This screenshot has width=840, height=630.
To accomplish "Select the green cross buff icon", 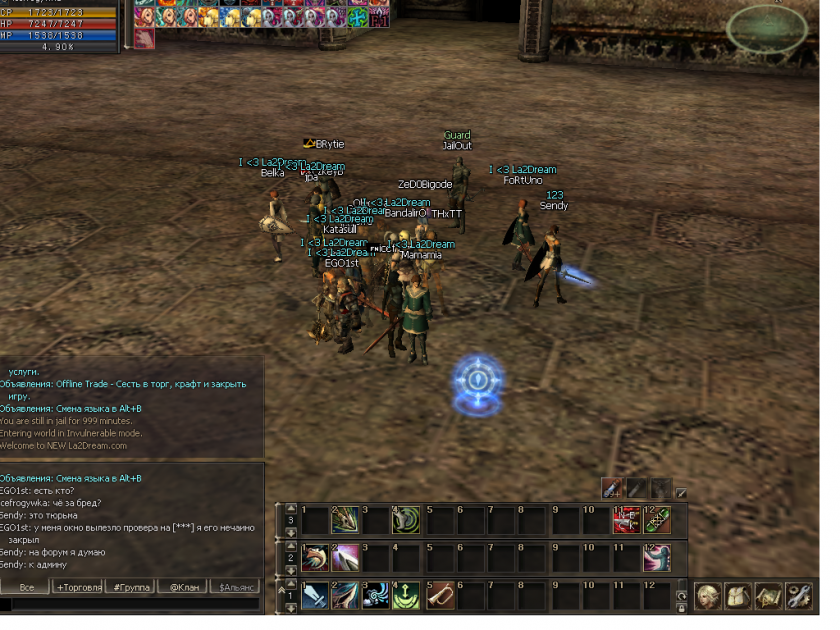I will click(356, 17).
